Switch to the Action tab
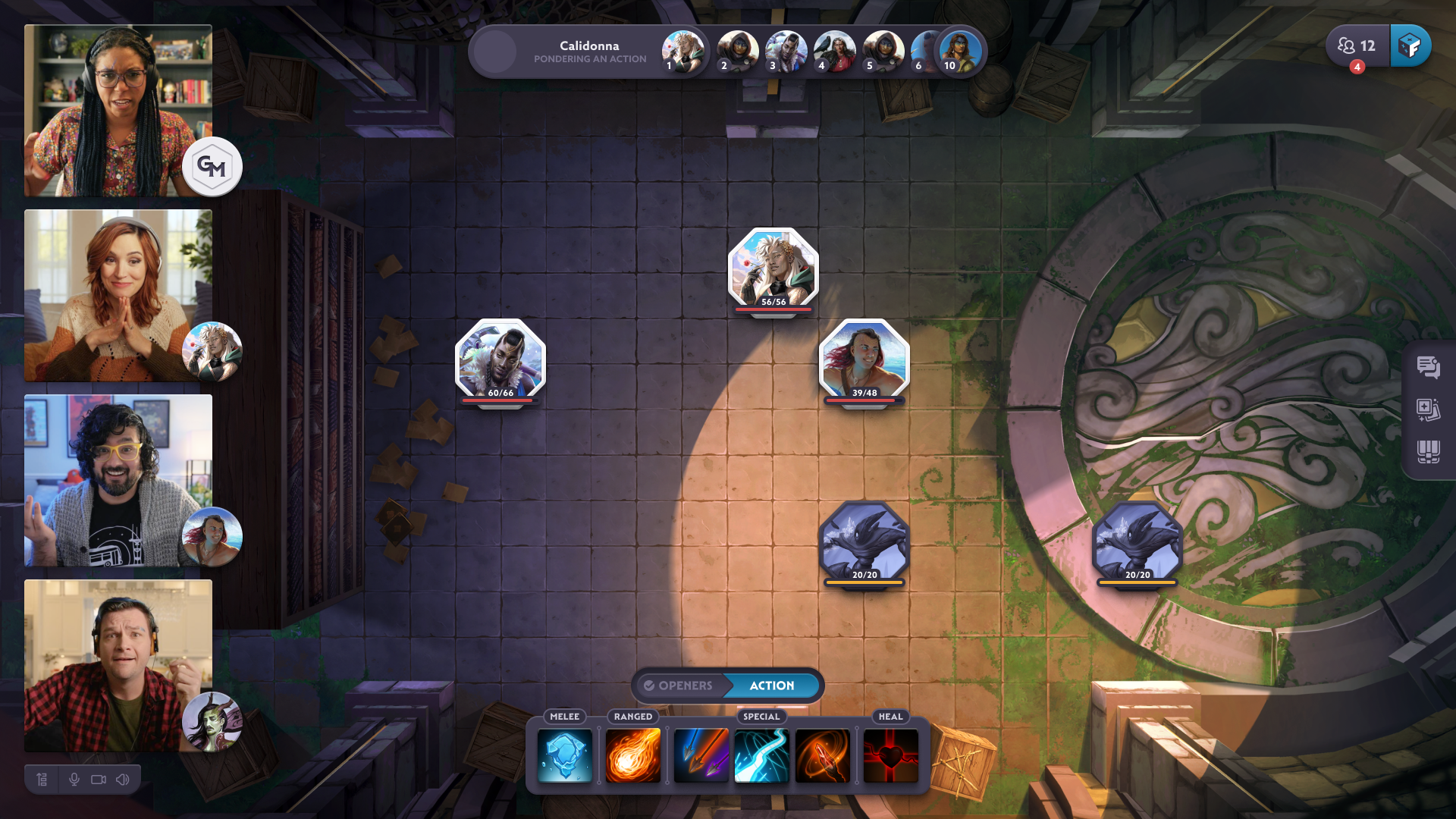 tap(772, 686)
